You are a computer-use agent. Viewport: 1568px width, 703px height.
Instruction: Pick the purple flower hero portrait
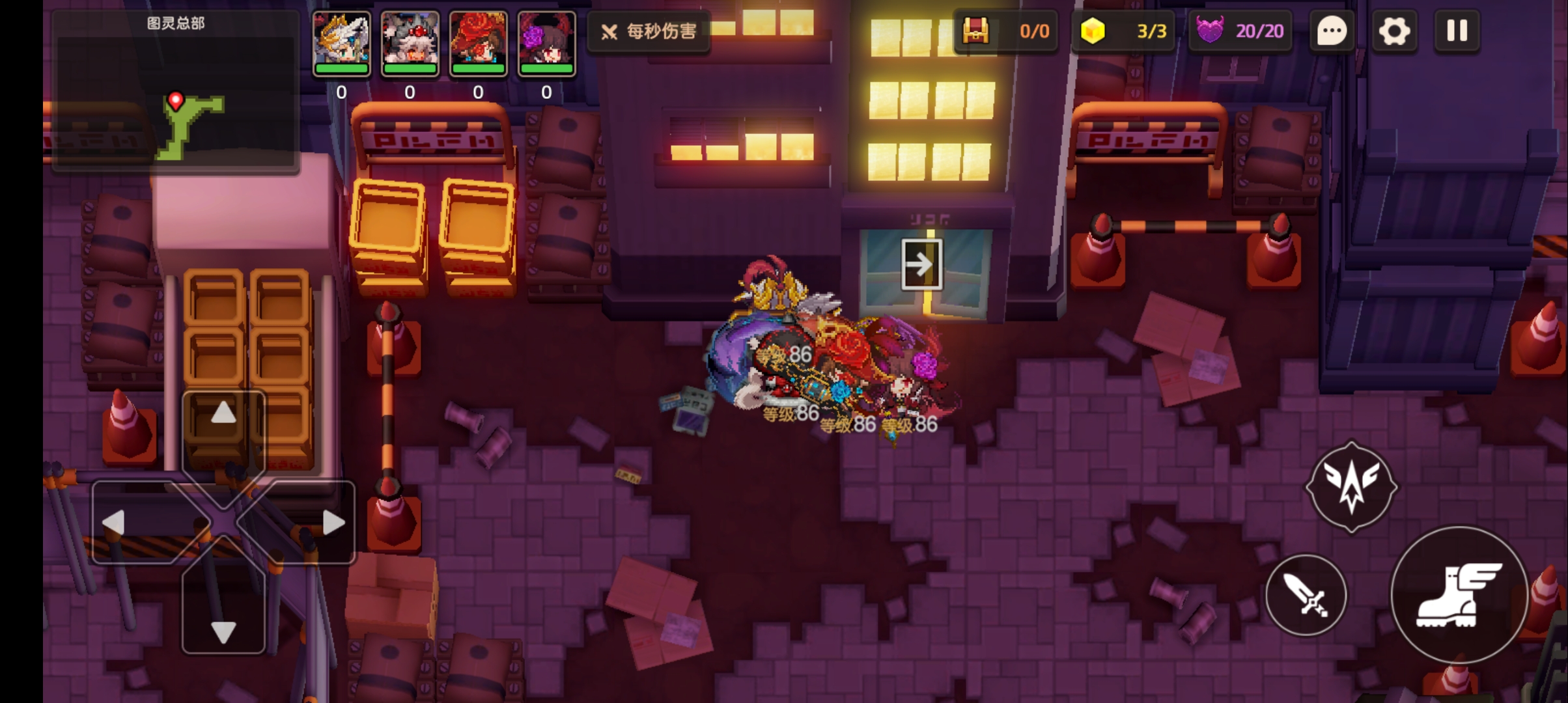546,43
